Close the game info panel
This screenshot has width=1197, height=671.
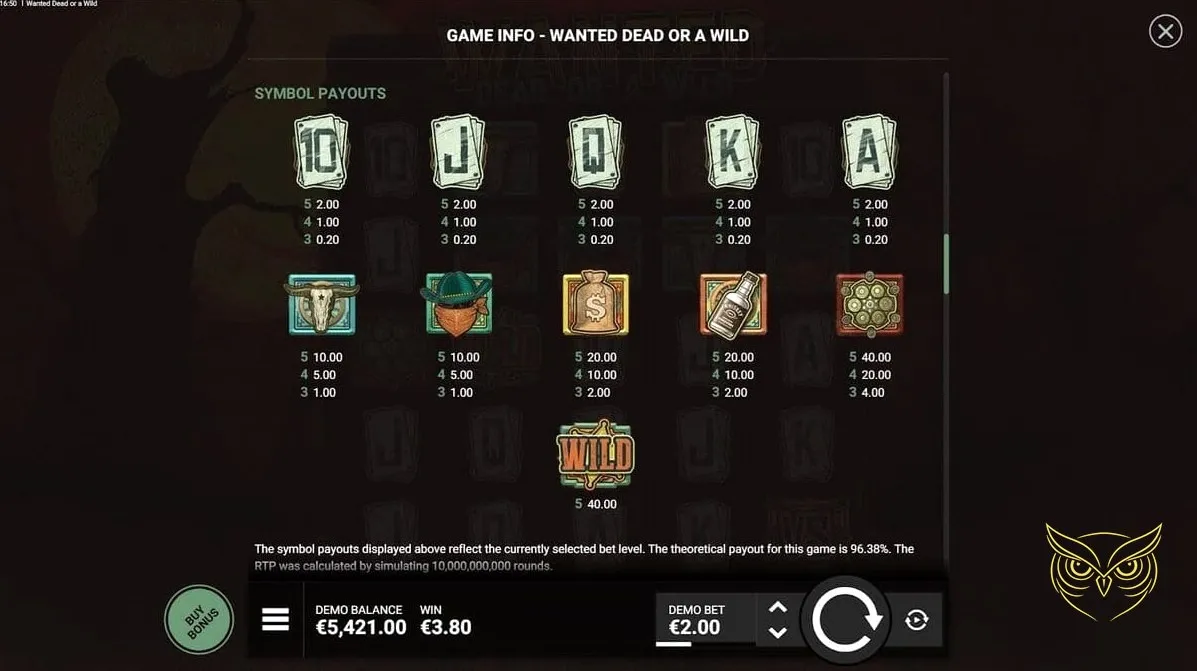(1165, 32)
